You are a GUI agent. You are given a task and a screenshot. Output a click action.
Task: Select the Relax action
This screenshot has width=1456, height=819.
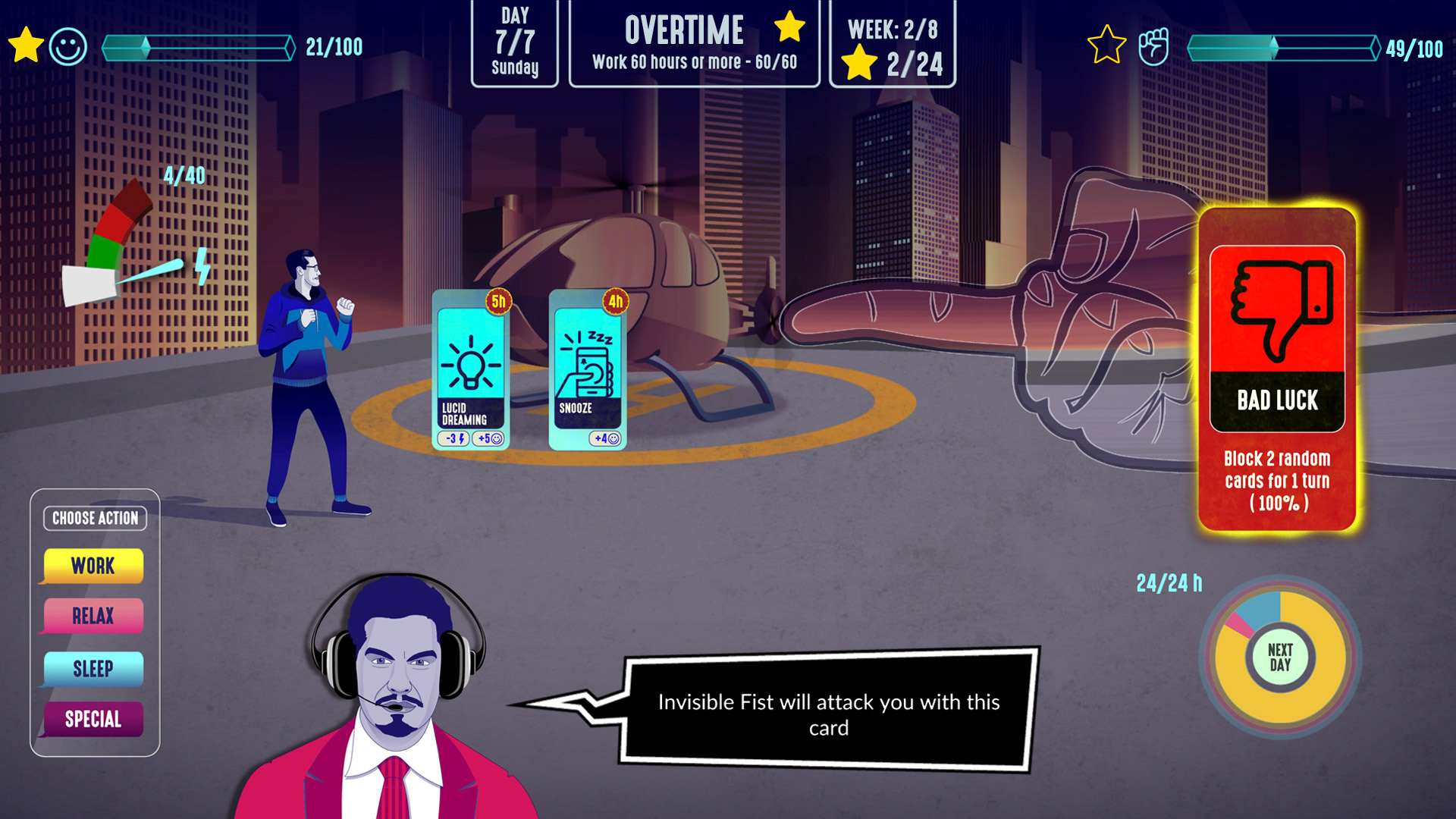click(93, 616)
